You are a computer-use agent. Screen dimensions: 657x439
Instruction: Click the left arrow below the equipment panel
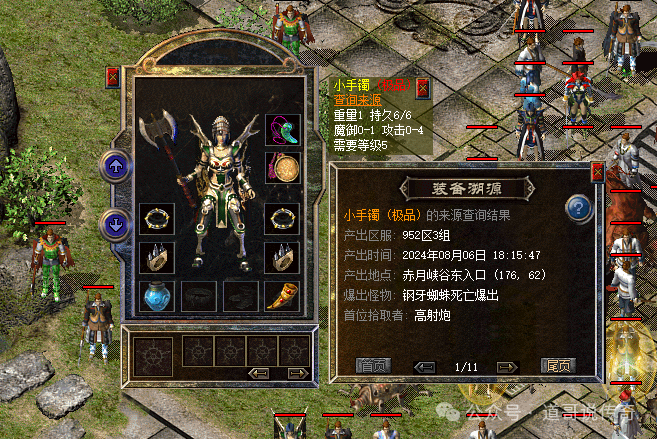click(259, 373)
